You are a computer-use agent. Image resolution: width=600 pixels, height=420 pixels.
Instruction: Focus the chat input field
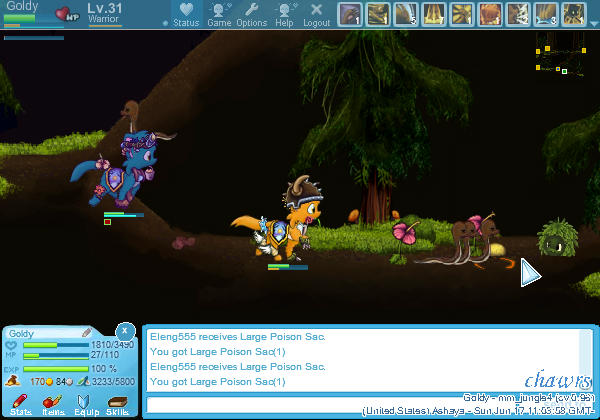[360, 404]
